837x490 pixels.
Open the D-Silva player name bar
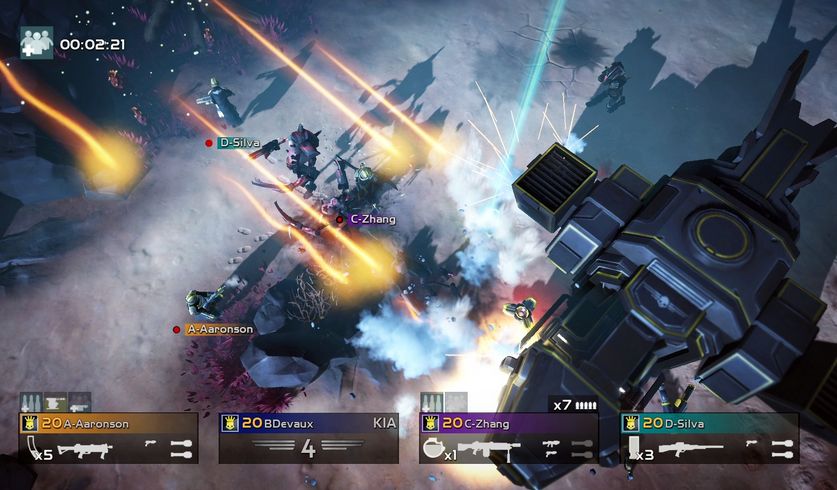coord(709,423)
